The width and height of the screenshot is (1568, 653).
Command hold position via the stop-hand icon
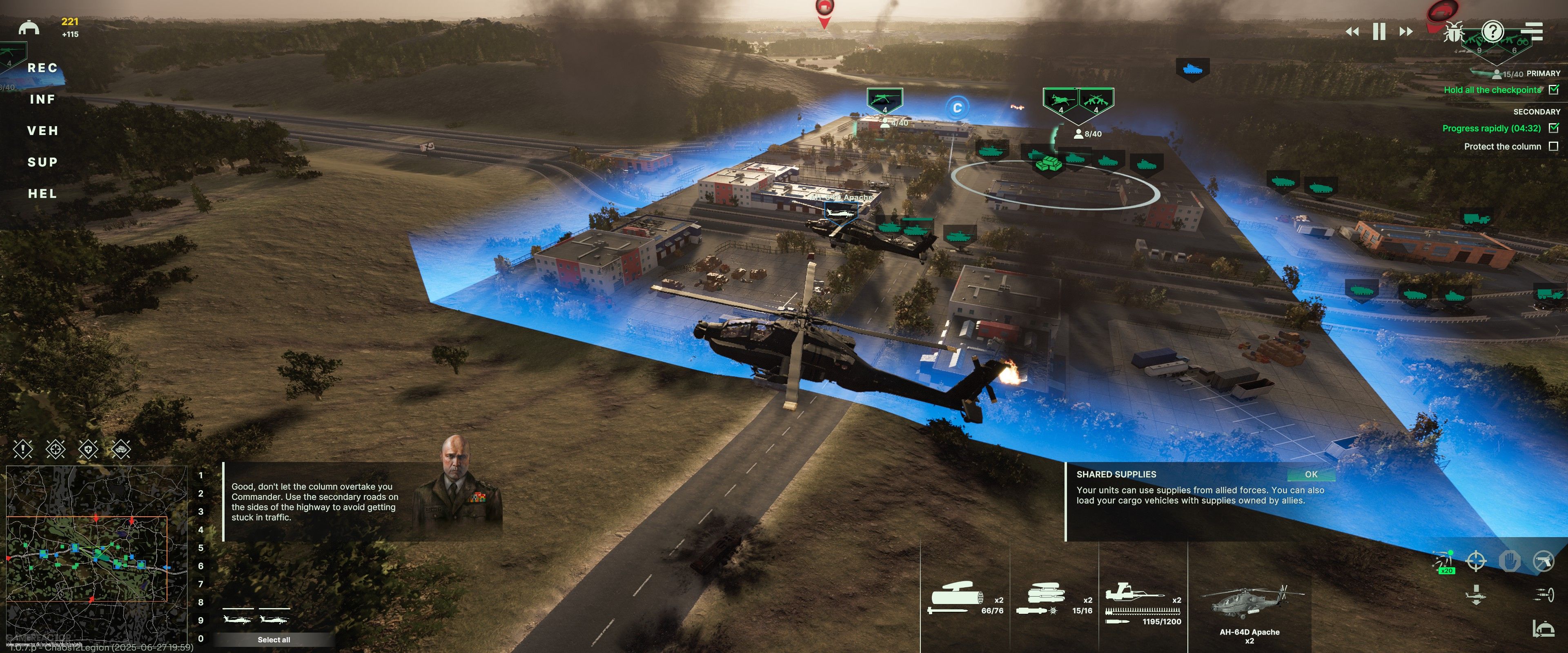coord(1510,560)
